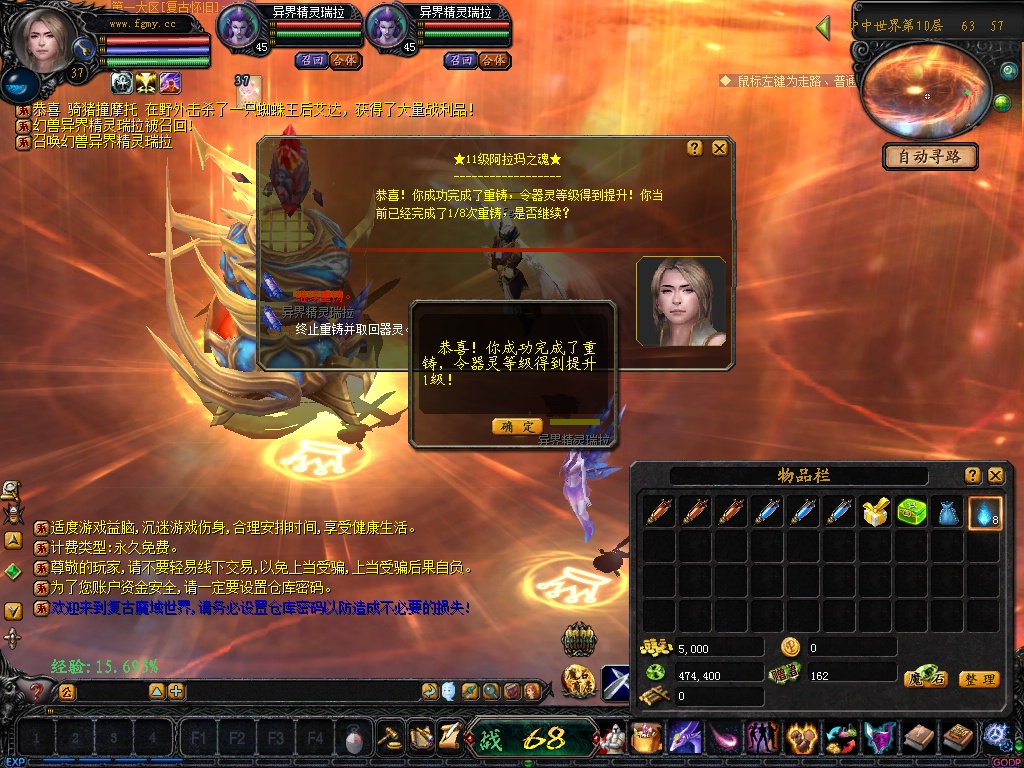
Task: Select the green treasure chest item
Action: click(x=912, y=513)
